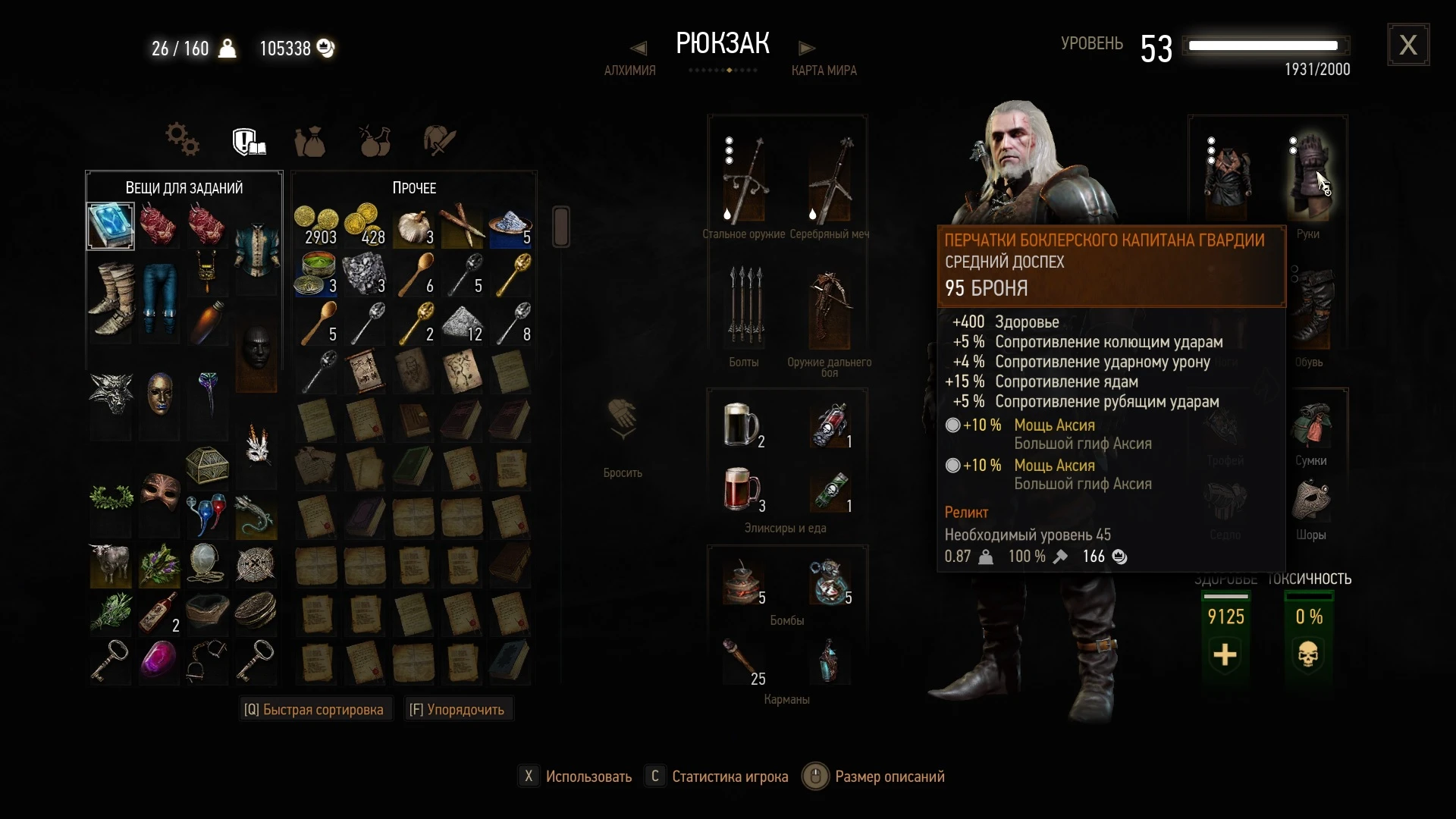Activate Быстрая сортировка
The width and height of the screenshot is (1456, 819).
[315, 709]
